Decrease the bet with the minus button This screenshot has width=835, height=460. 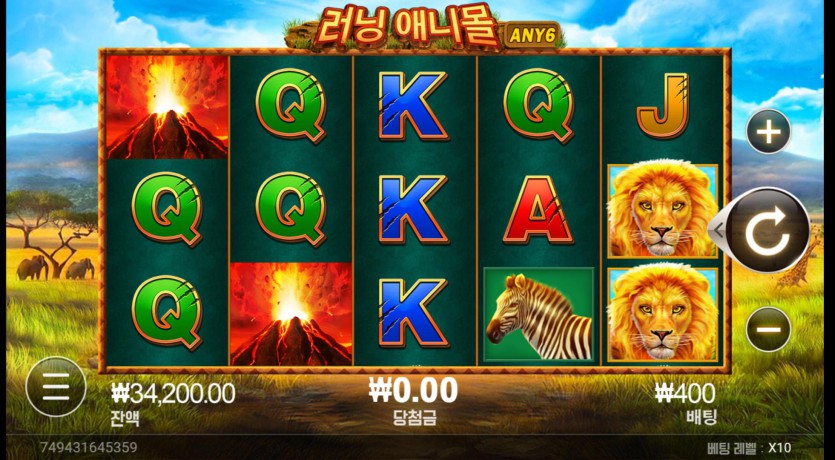(768, 329)
